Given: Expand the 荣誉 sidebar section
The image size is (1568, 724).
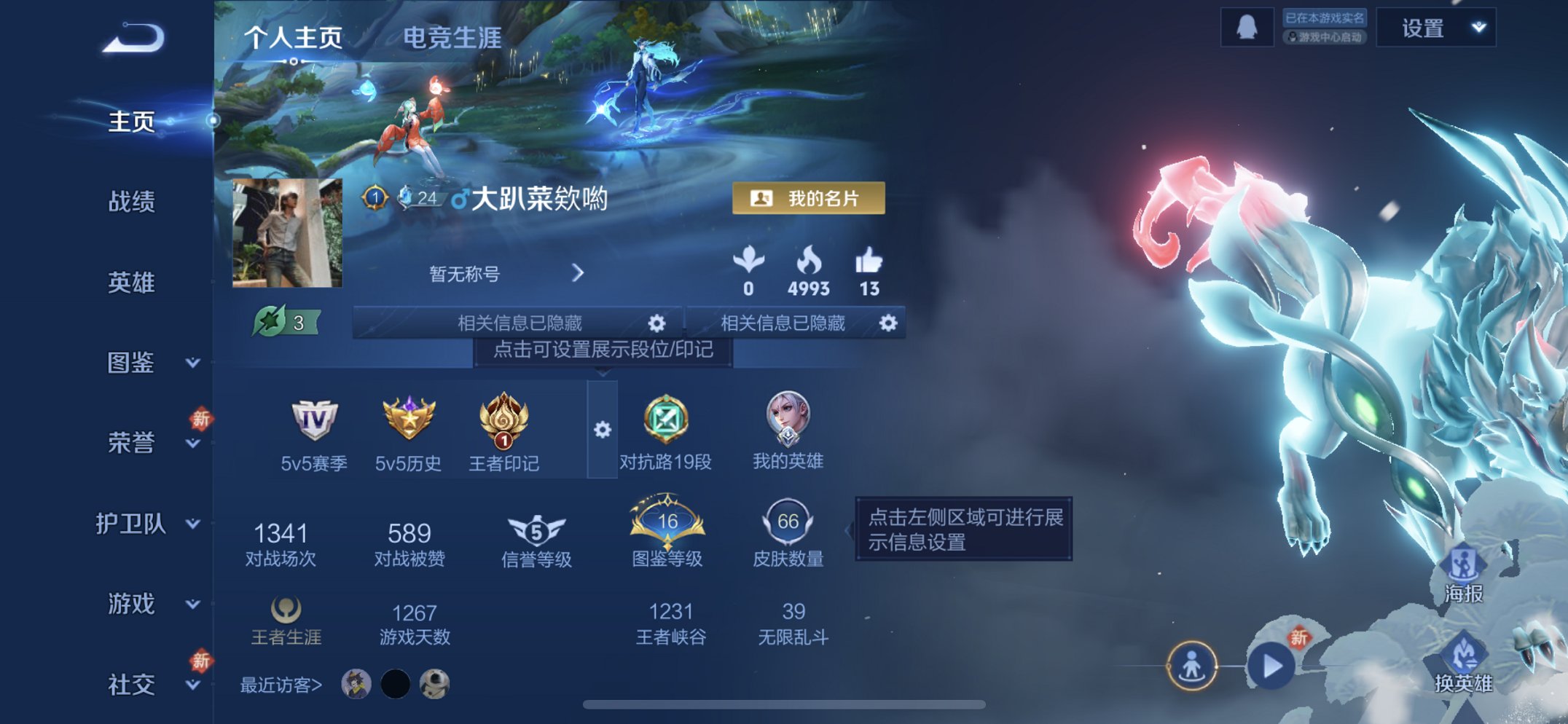Looking at the screenshot, I should [x=131, y=440].
